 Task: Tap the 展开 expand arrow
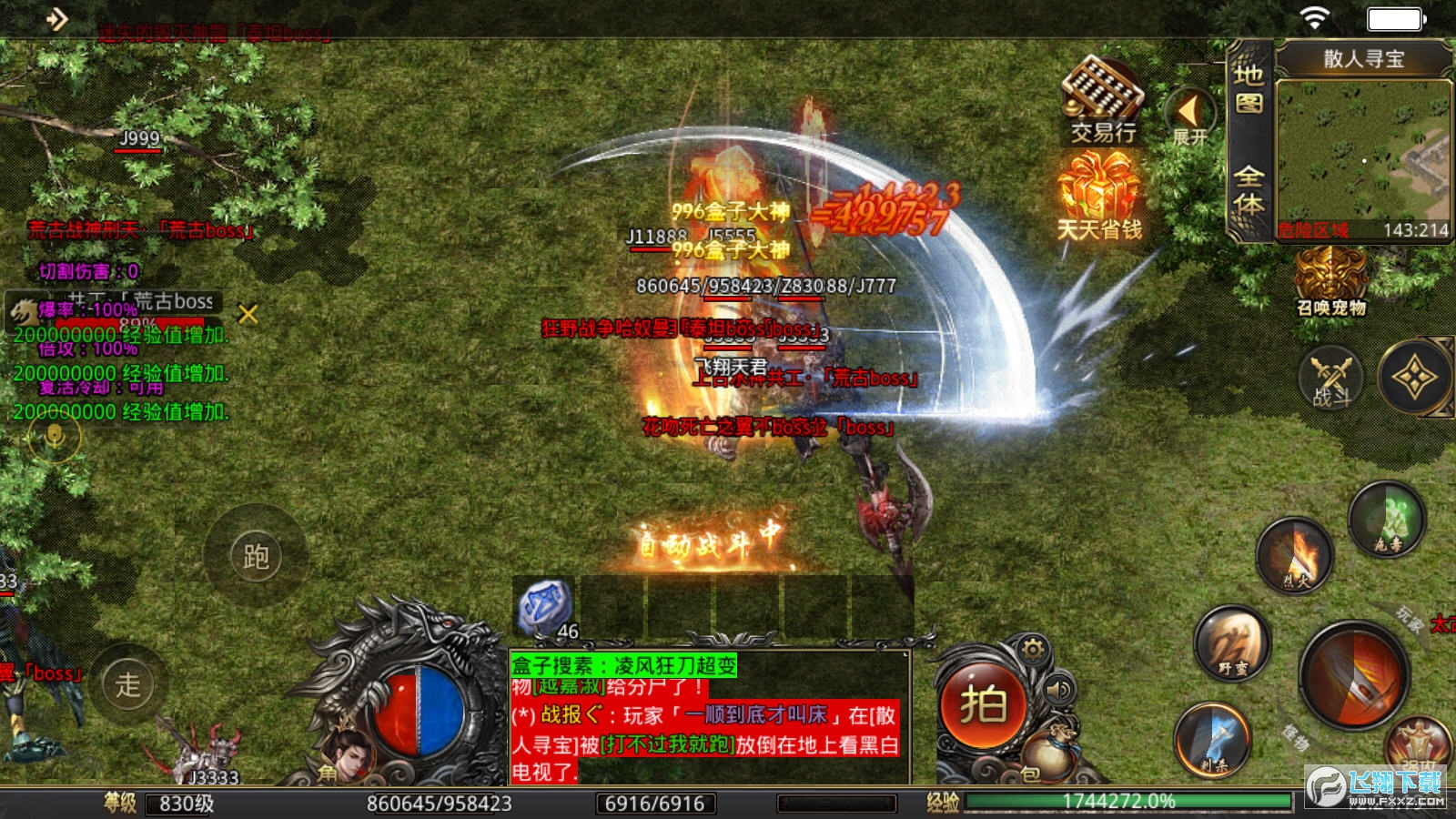coord(1188,115)
